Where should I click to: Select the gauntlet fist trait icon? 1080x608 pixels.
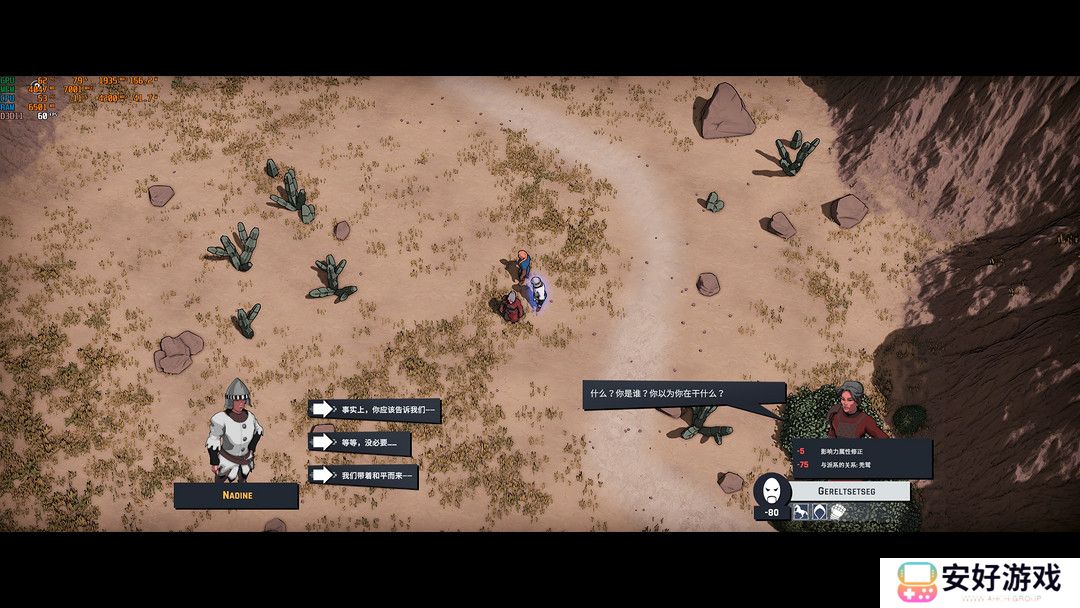[837, 512]
